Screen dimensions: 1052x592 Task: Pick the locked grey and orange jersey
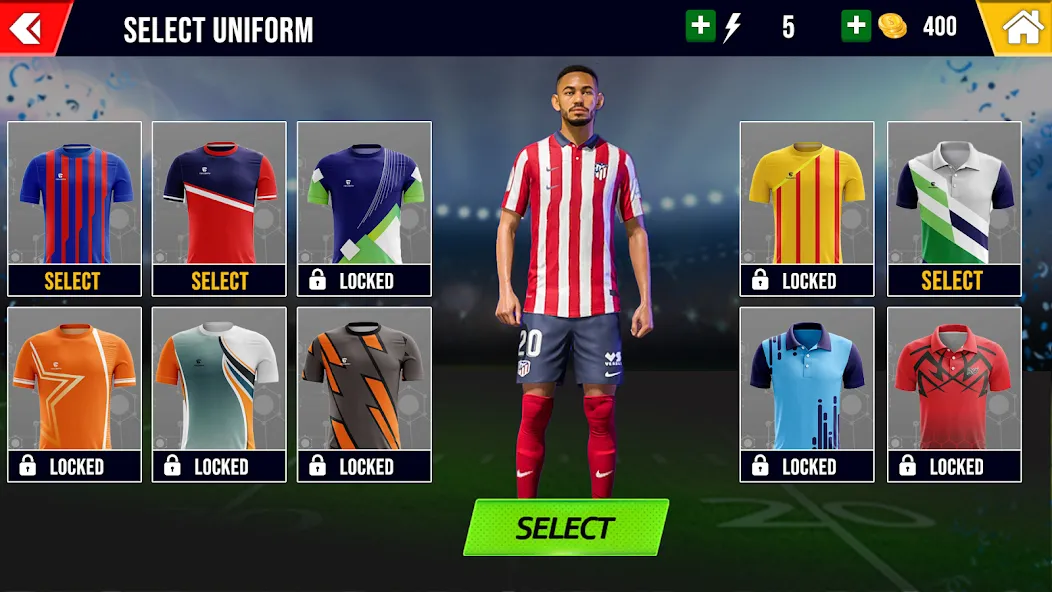point(364,394)
